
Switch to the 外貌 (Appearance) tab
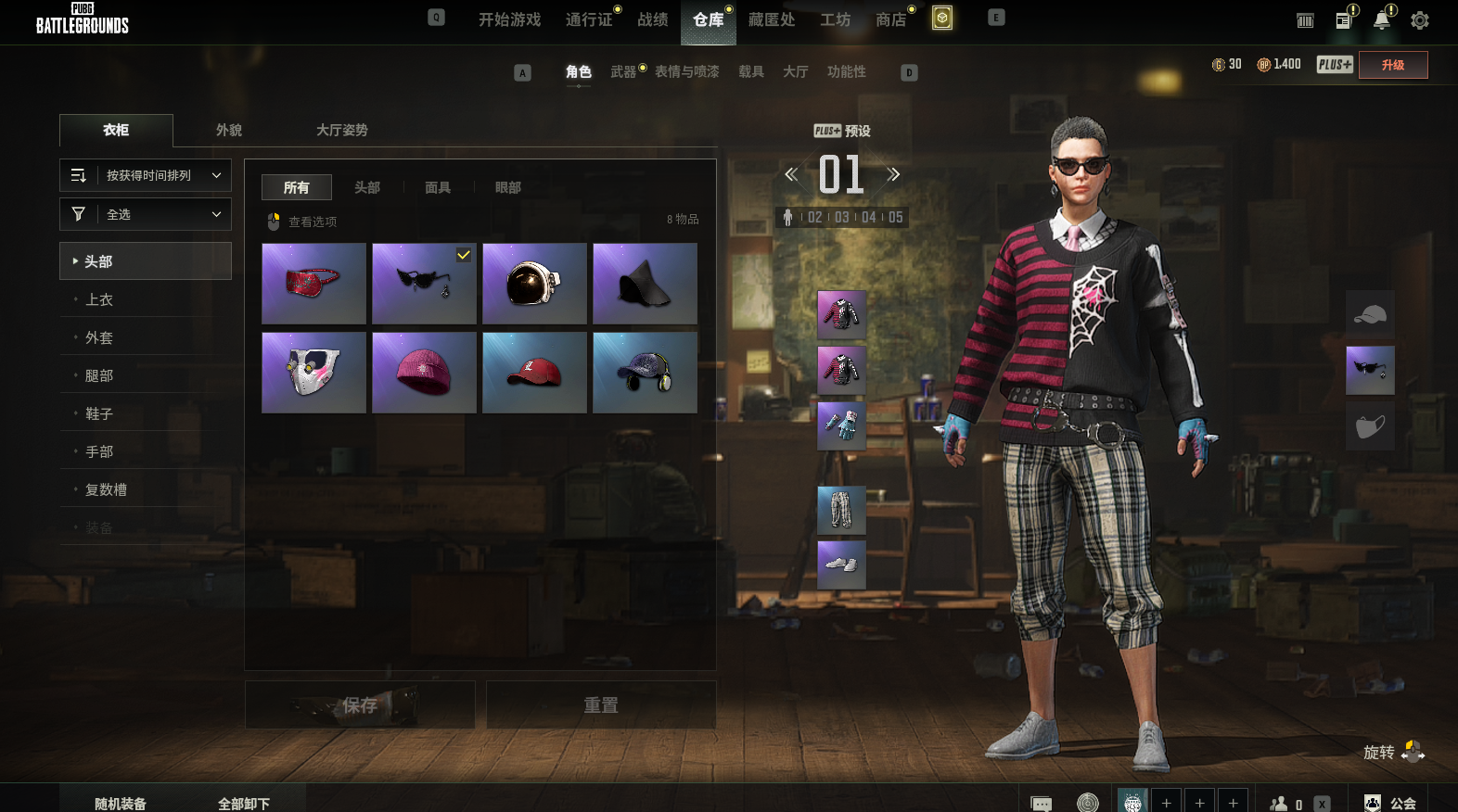pos(229,131)
